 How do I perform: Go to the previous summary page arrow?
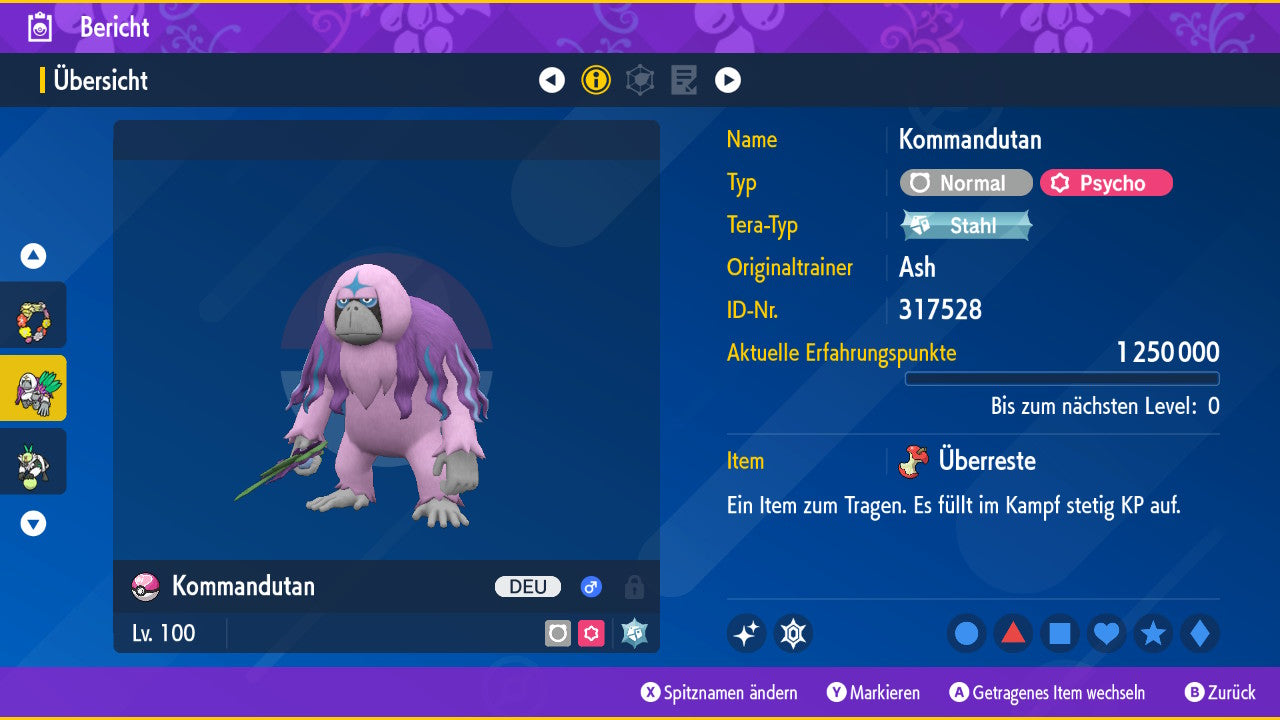[x=552, y=80]
